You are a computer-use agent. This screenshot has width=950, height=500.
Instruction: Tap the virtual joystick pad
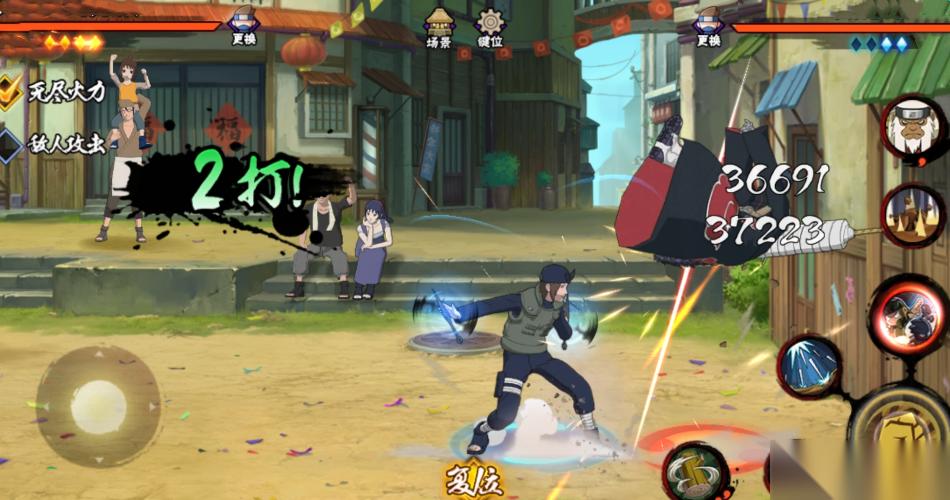[98, 406]
